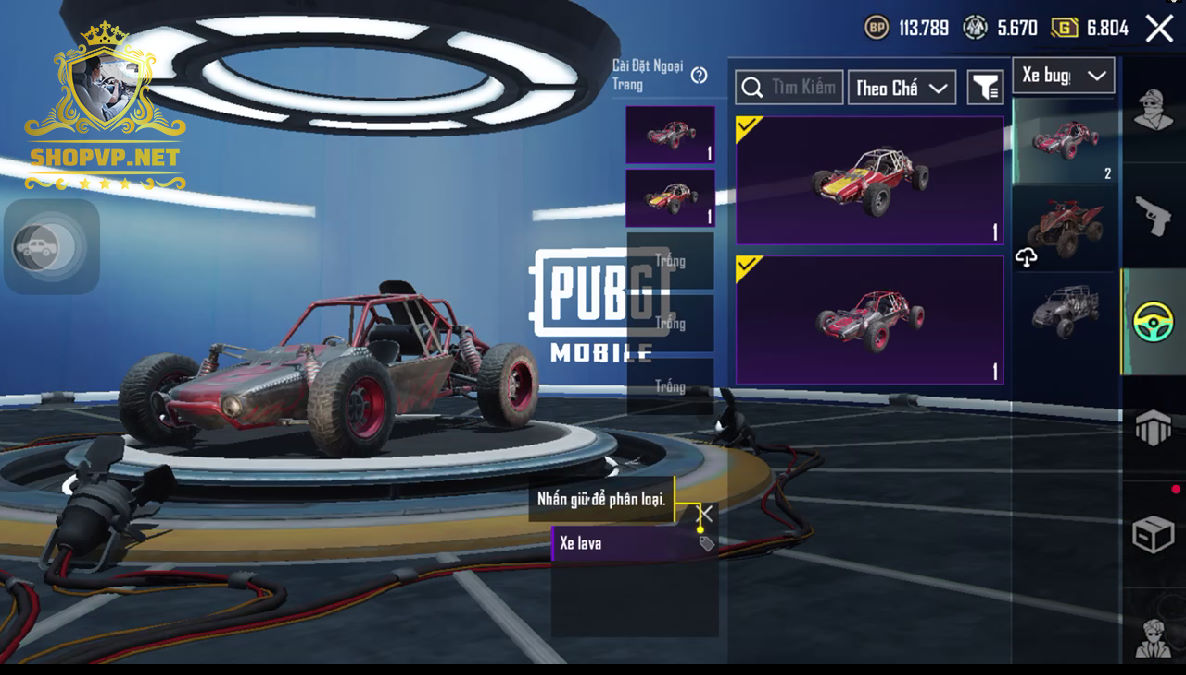1186x675 pixels.
Task: Close the vehicle inventory screen
Action: click(1159, 28)
